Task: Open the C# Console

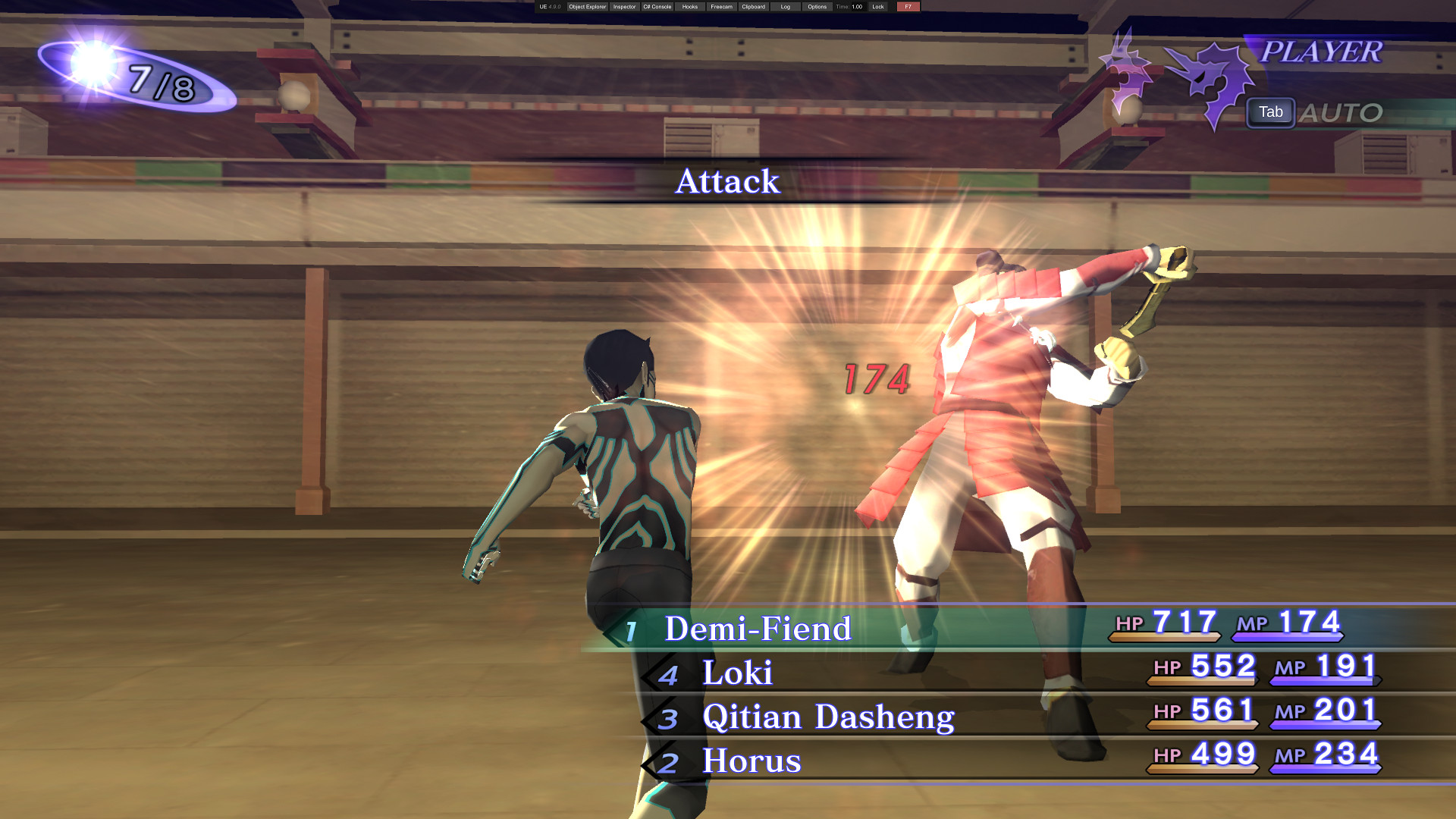Action: tap(657, 6)
